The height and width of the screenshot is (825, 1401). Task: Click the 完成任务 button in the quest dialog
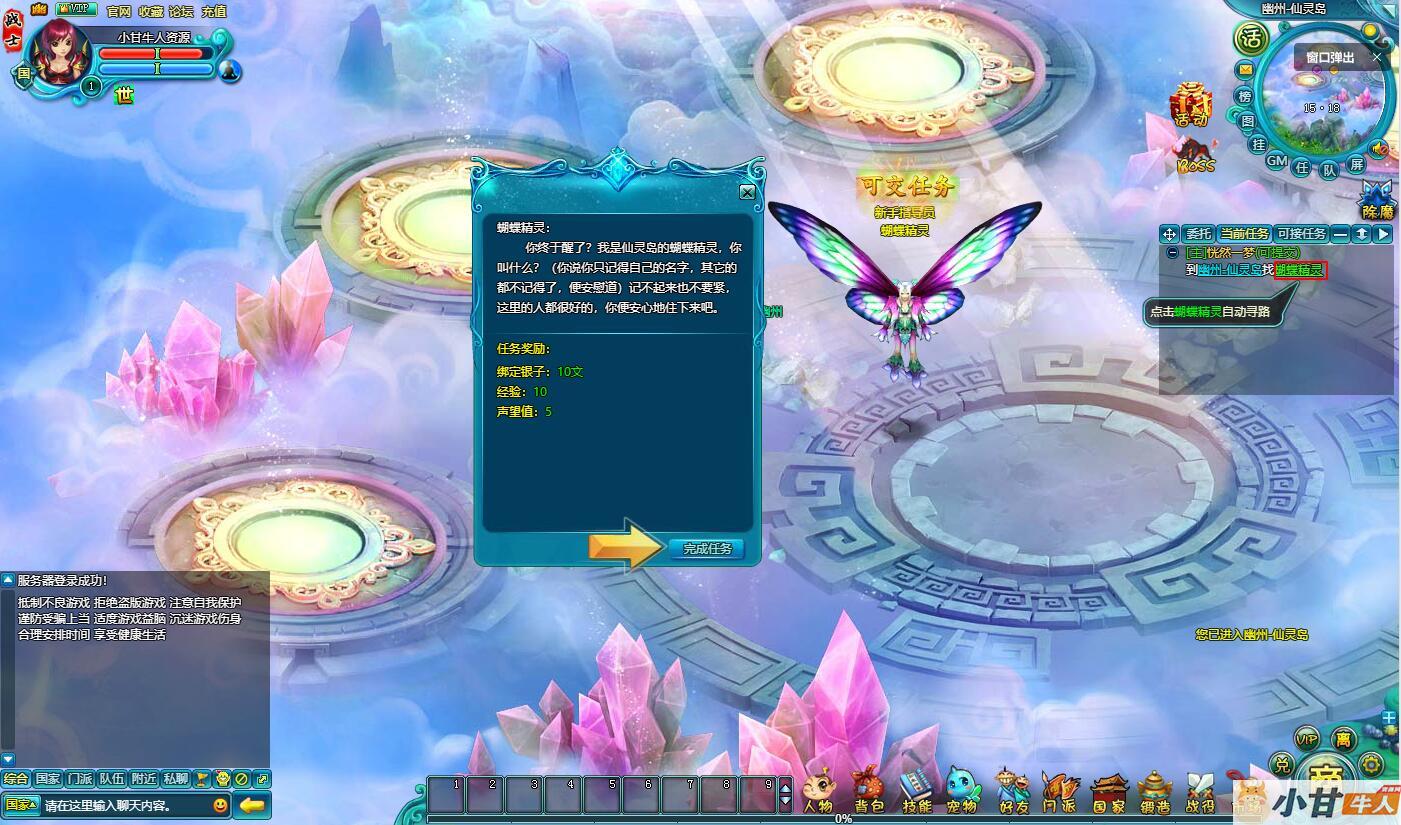pyautogui.click(x=707, y=549)
